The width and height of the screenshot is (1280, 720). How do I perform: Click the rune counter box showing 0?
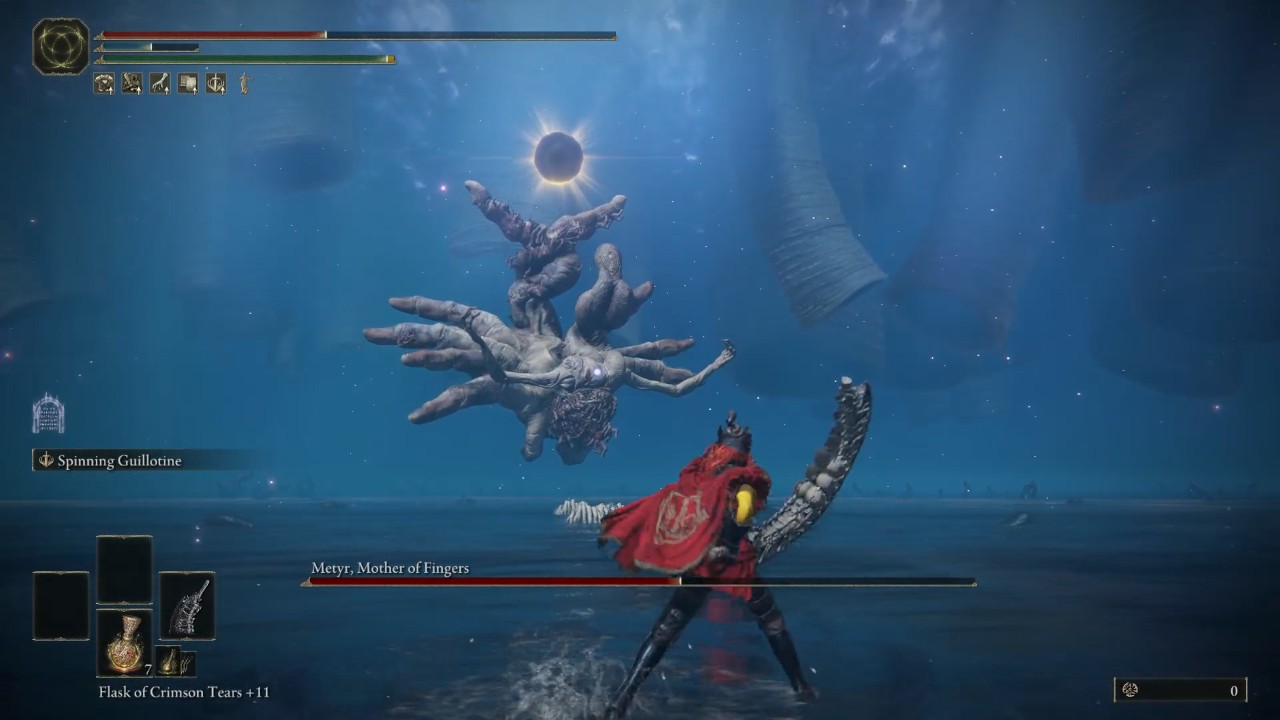click(x=1180, y=690)
